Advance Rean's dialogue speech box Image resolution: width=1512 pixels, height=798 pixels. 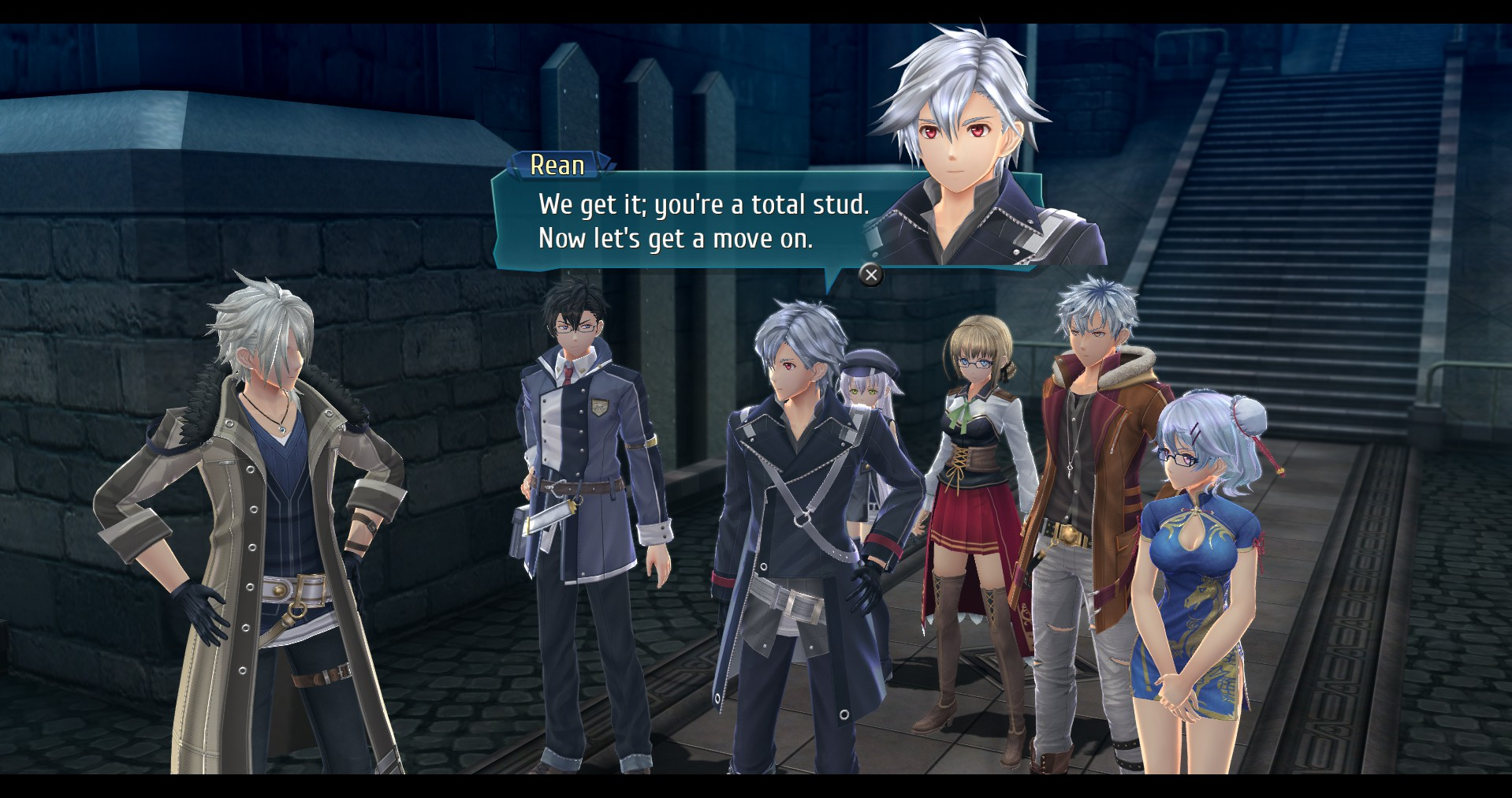[x=870, y=274]
